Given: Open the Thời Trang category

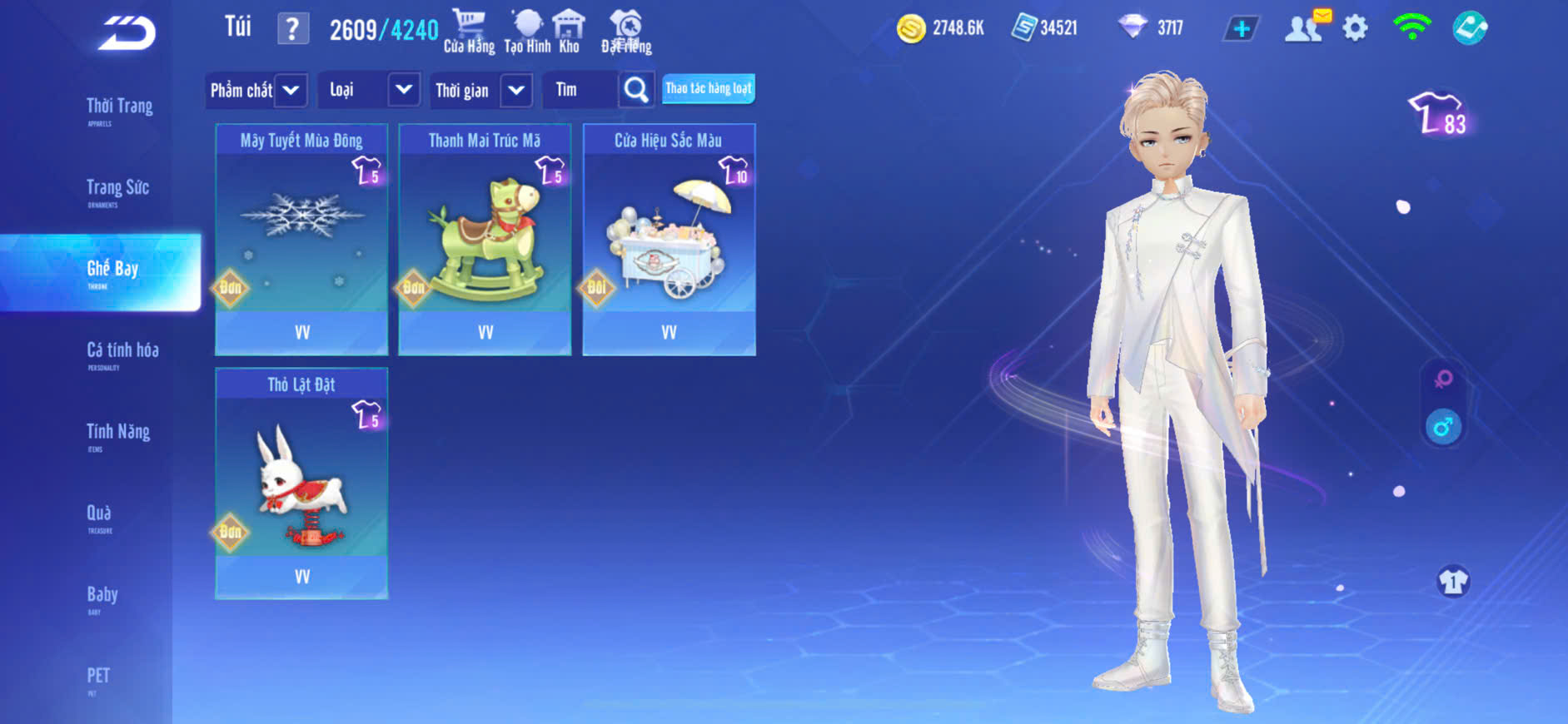Looking at the screenshot, I should click(119, 107).
